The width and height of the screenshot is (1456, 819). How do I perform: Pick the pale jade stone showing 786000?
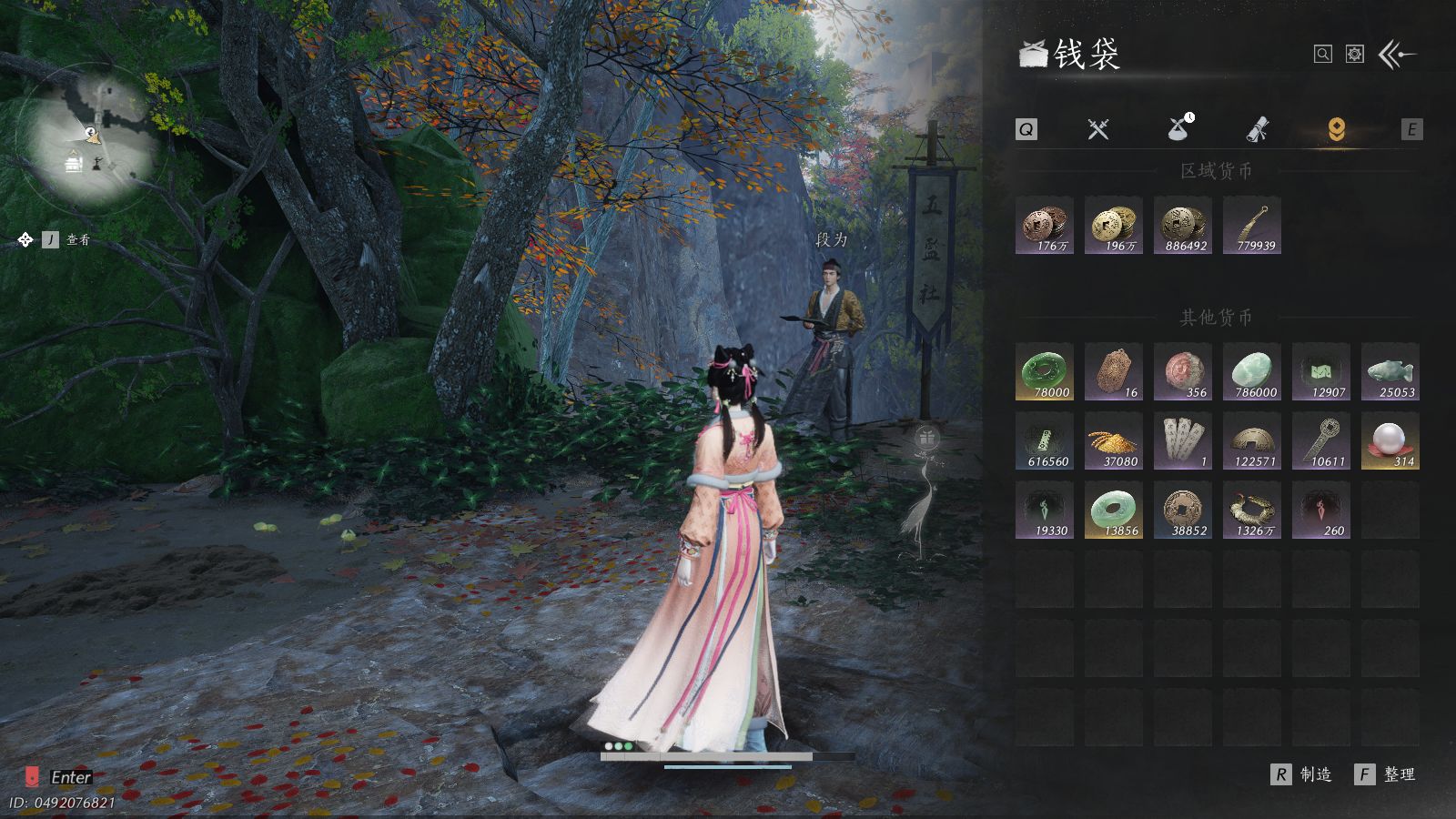point(1252,371)
